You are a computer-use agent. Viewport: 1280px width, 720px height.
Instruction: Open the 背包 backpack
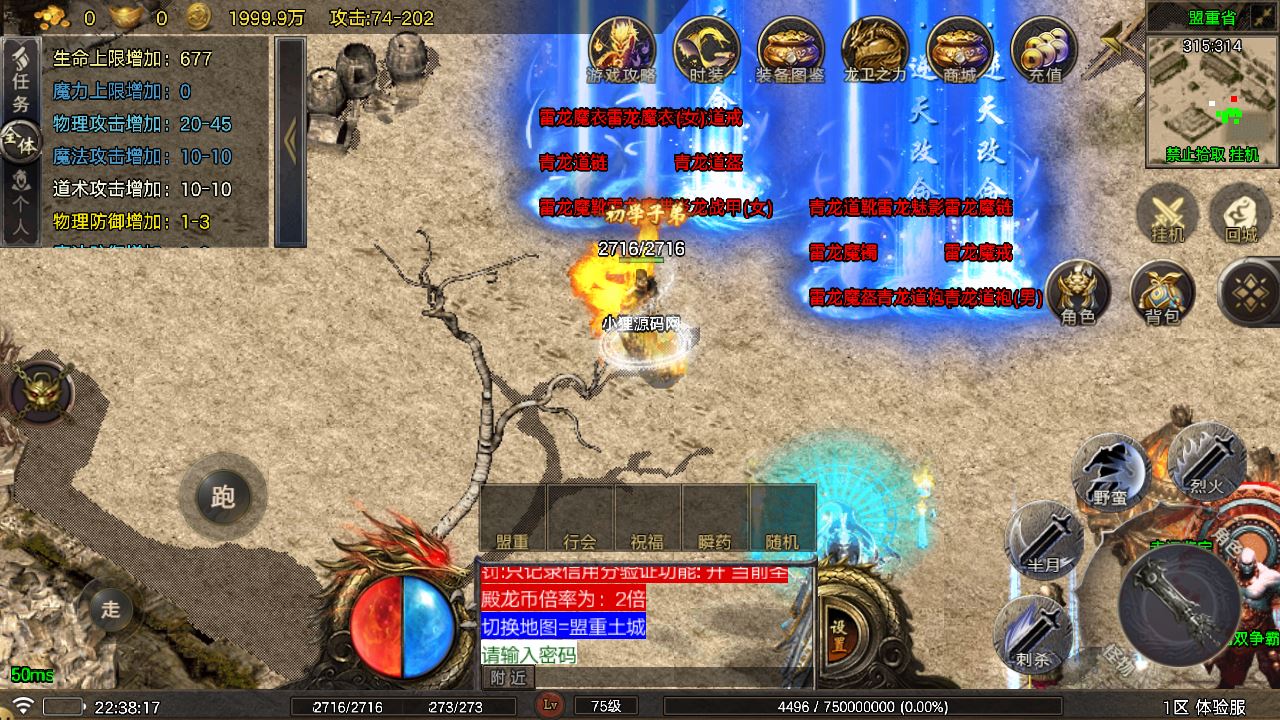(x=1162, y=292)
